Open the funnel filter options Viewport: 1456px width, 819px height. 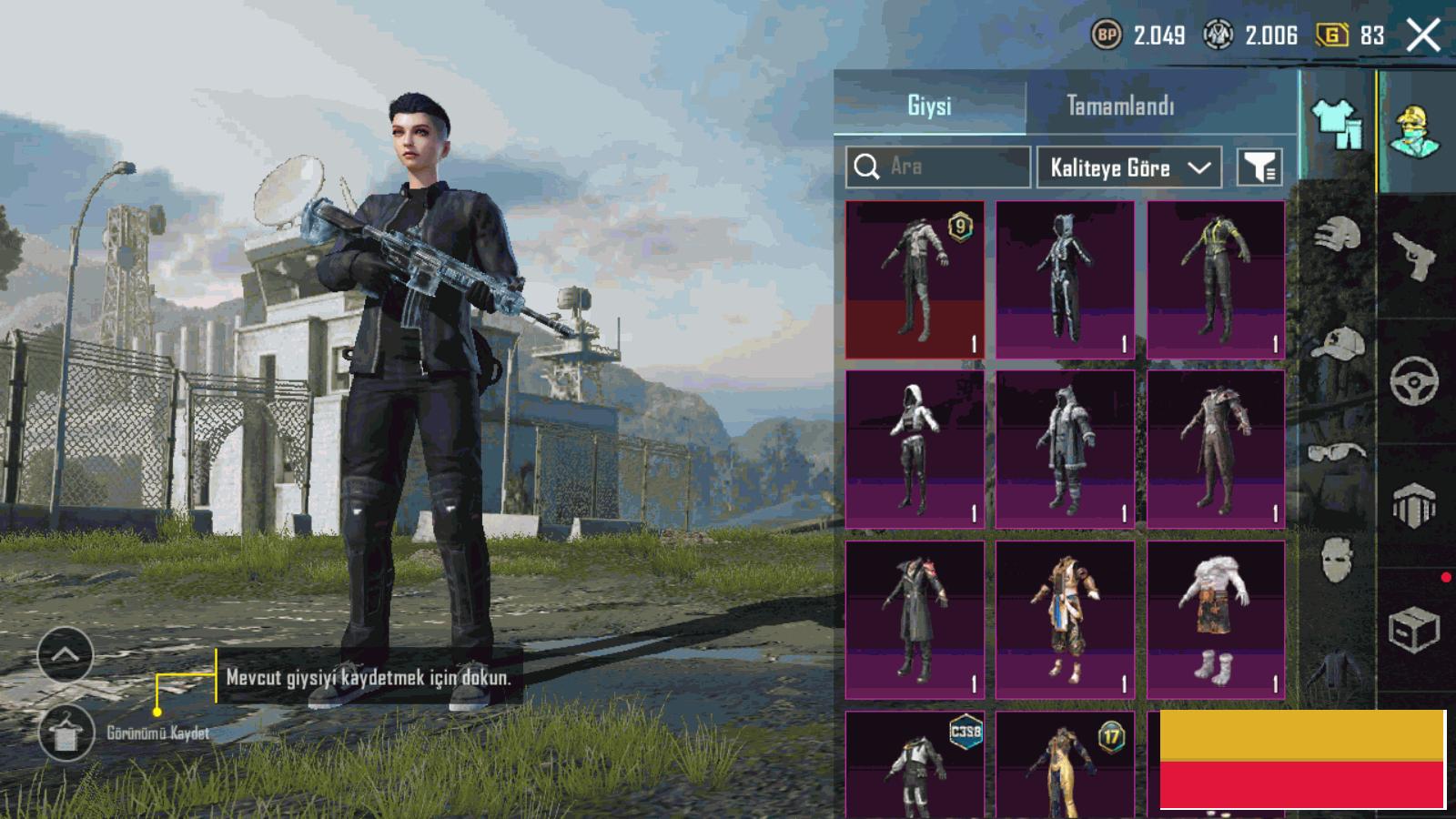(1260, 167)
